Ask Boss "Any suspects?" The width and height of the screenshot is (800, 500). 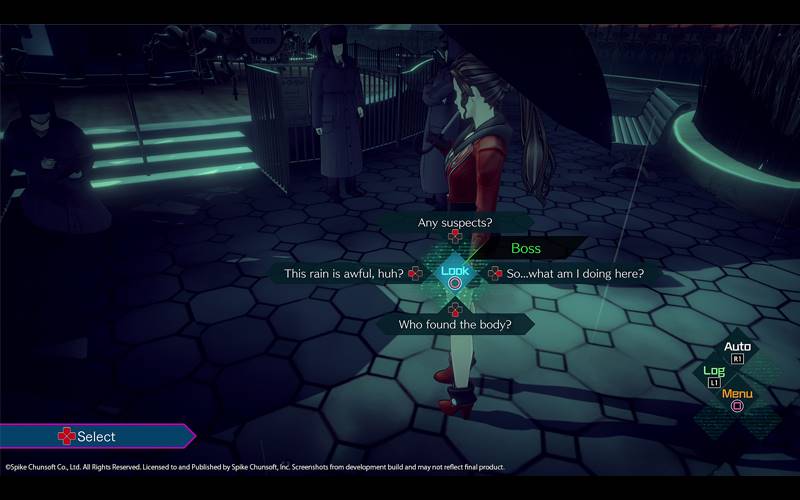point(453,222)
